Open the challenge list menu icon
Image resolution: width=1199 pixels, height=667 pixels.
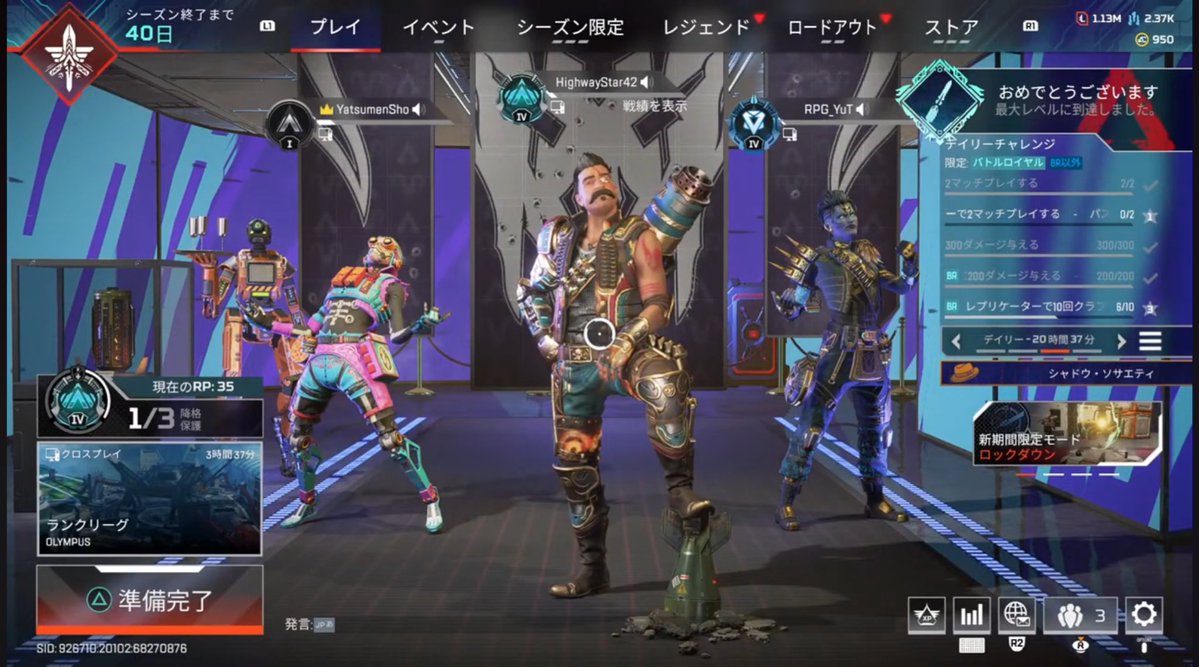pyautogui.click(x=1151, y=341)
